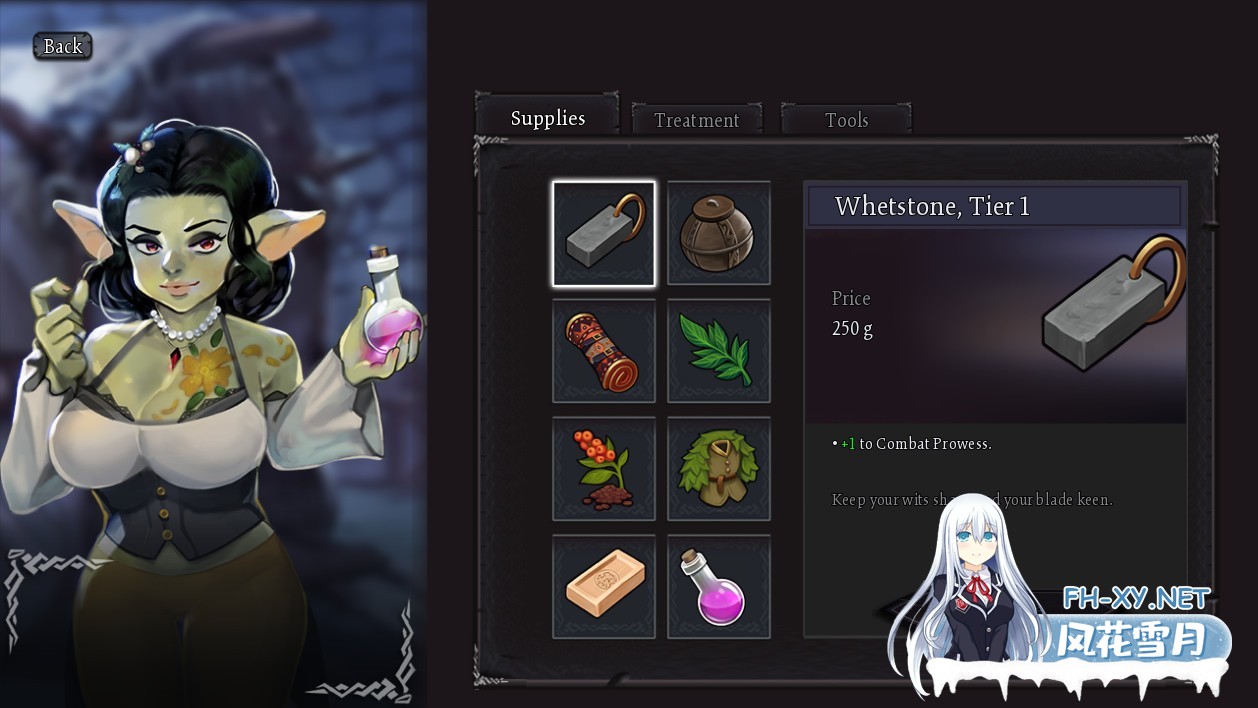The width and height of the screenshot is (1258, 708).
Task: Open the Supplies tab
Action: [x=547, y=118]
